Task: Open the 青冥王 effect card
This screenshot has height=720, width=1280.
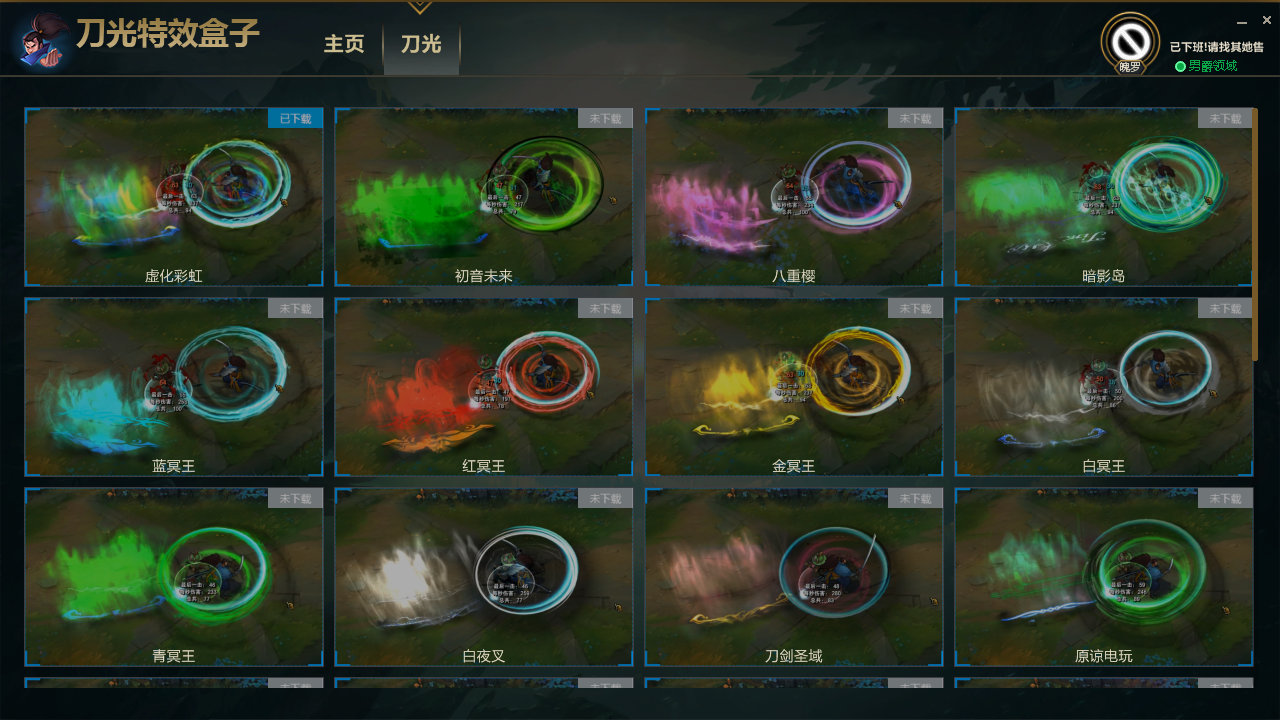Action: point(174,576)
